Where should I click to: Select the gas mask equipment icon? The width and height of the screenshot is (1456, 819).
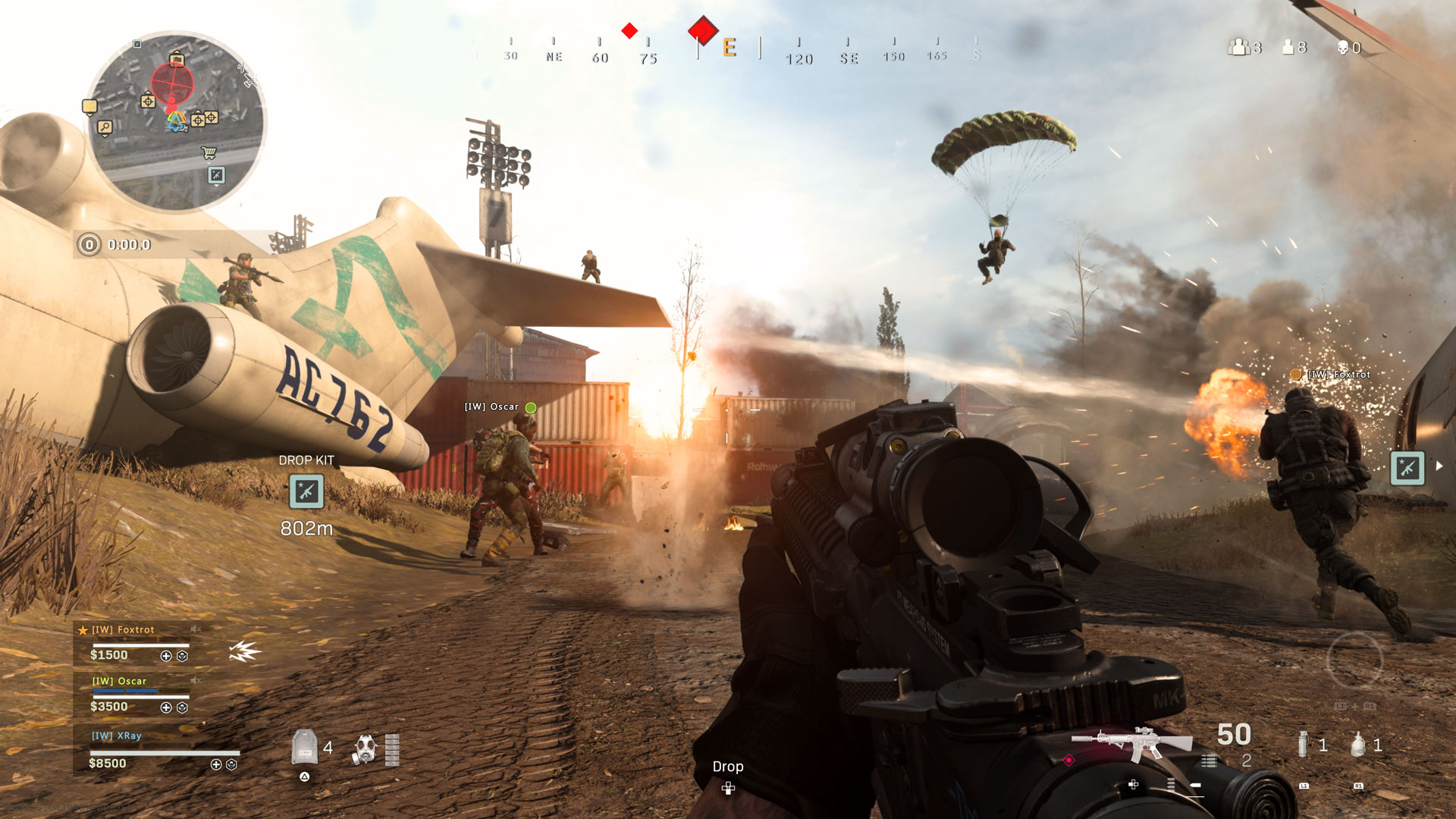tap(364, 748)
